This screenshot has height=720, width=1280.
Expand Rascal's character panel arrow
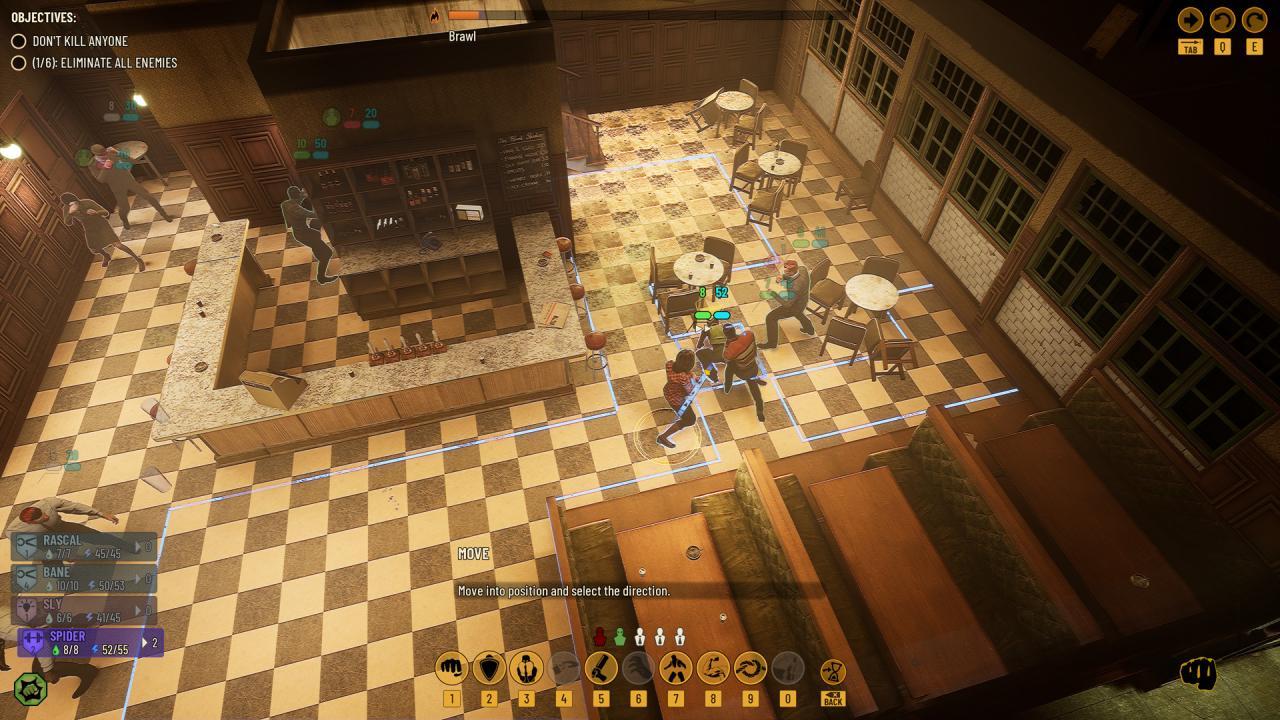click(x=138, y=546)
